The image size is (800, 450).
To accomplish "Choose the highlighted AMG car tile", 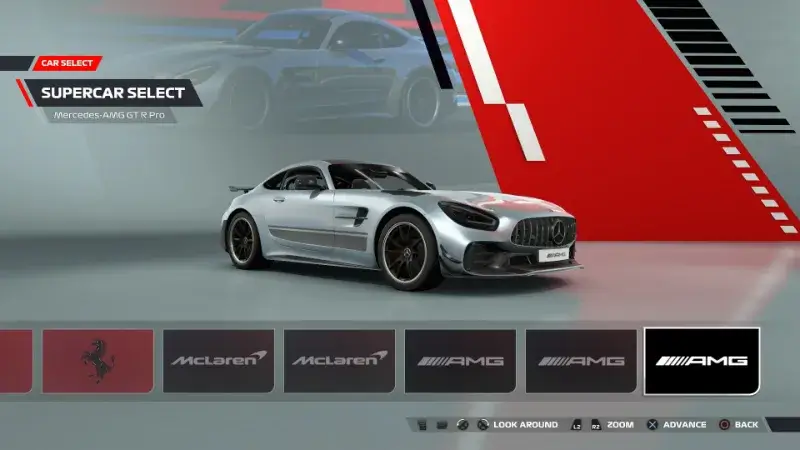I will coord(701,360).
